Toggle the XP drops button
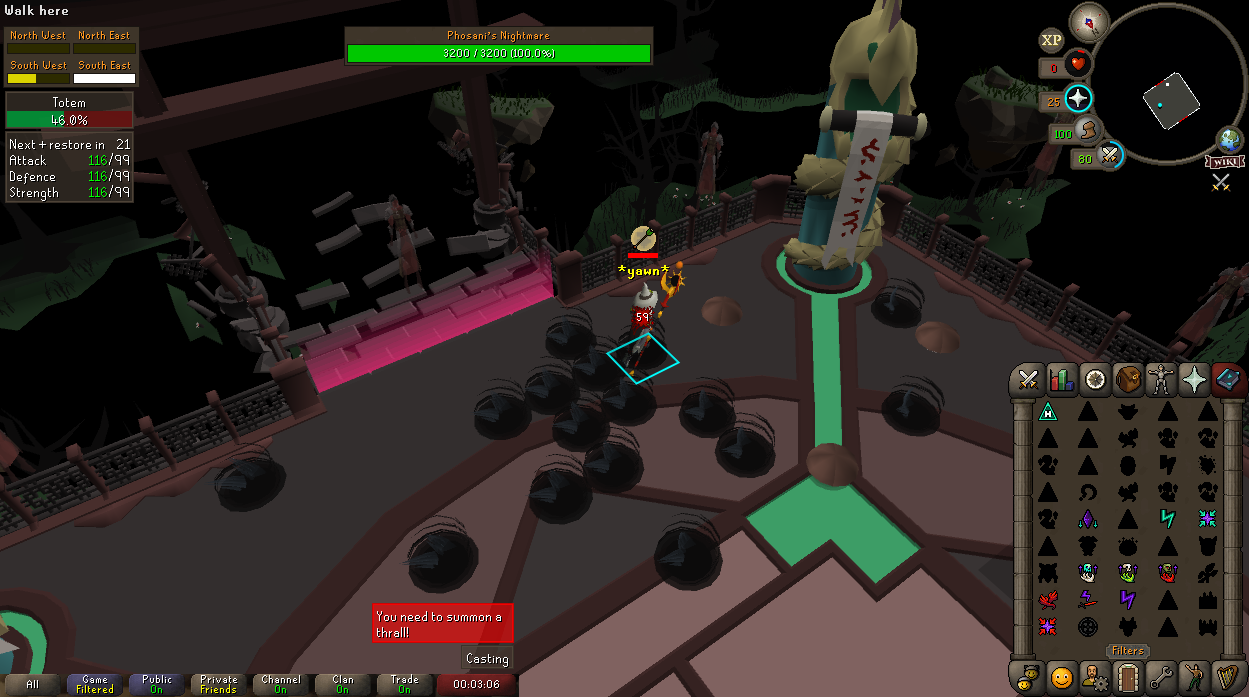The image size is (1249, 697). click(x=1051, y=41)
